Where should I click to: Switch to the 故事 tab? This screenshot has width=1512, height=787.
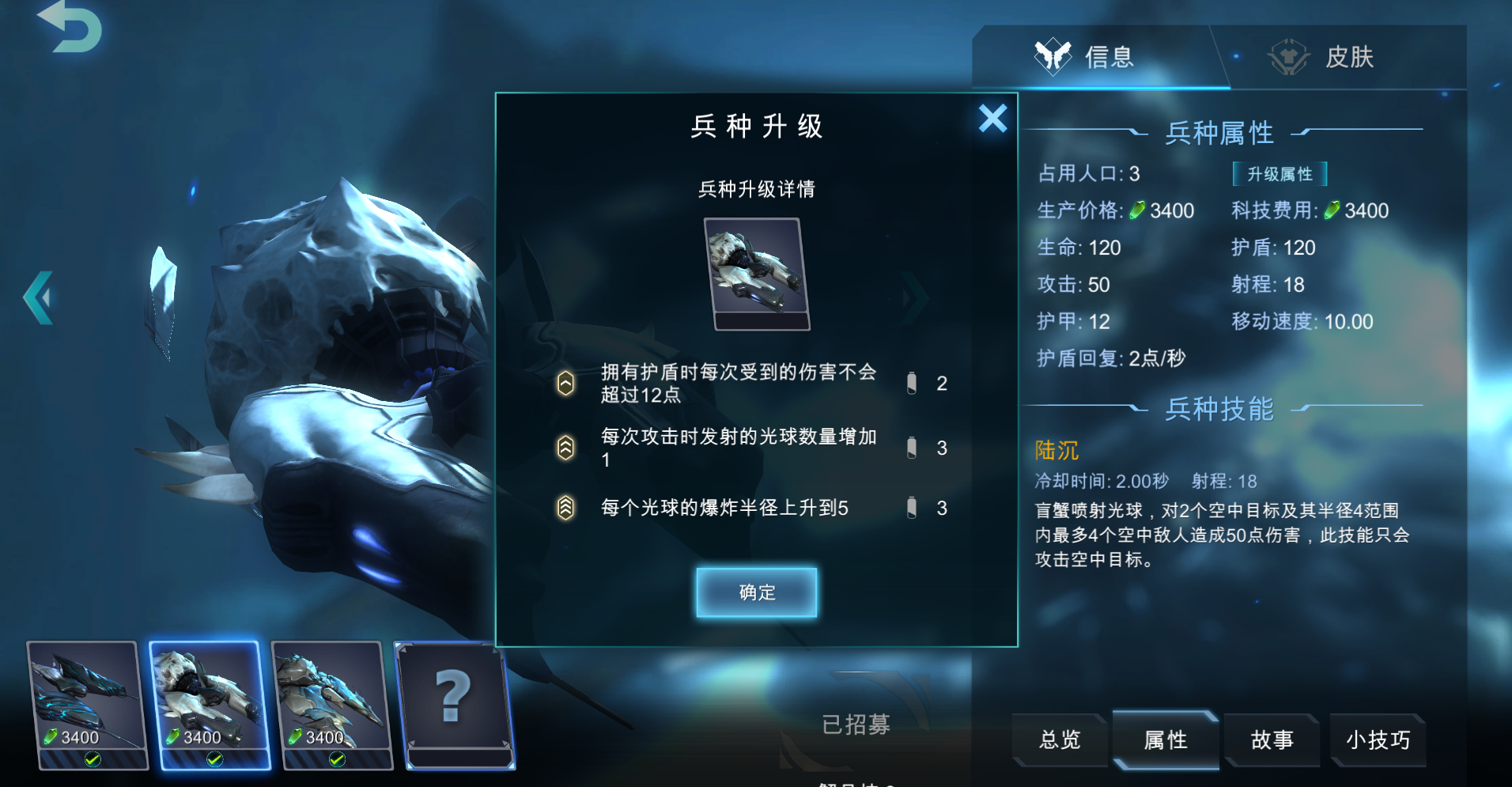[x=1272, y=740]
